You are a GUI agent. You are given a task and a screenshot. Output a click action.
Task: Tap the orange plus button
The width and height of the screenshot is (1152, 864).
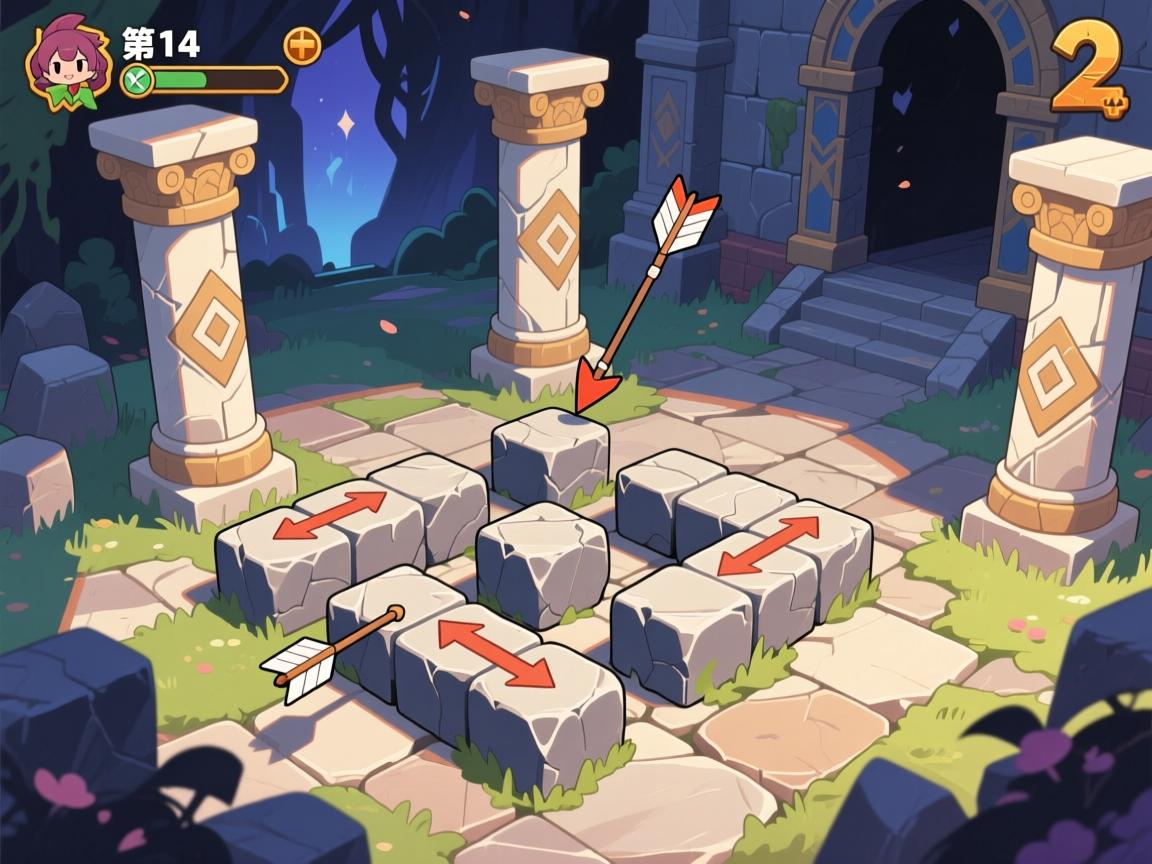tap(303, 45)
